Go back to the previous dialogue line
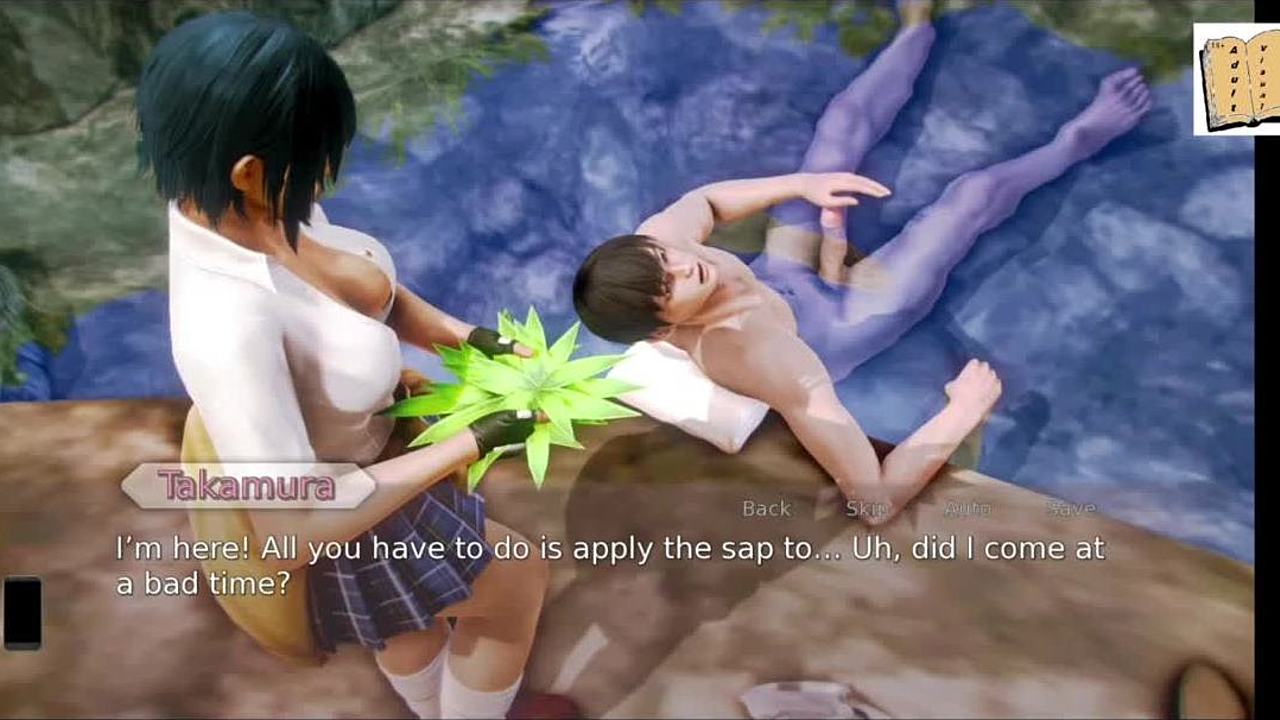Screen dimensions: 1280x720 [x=766, y=508]
